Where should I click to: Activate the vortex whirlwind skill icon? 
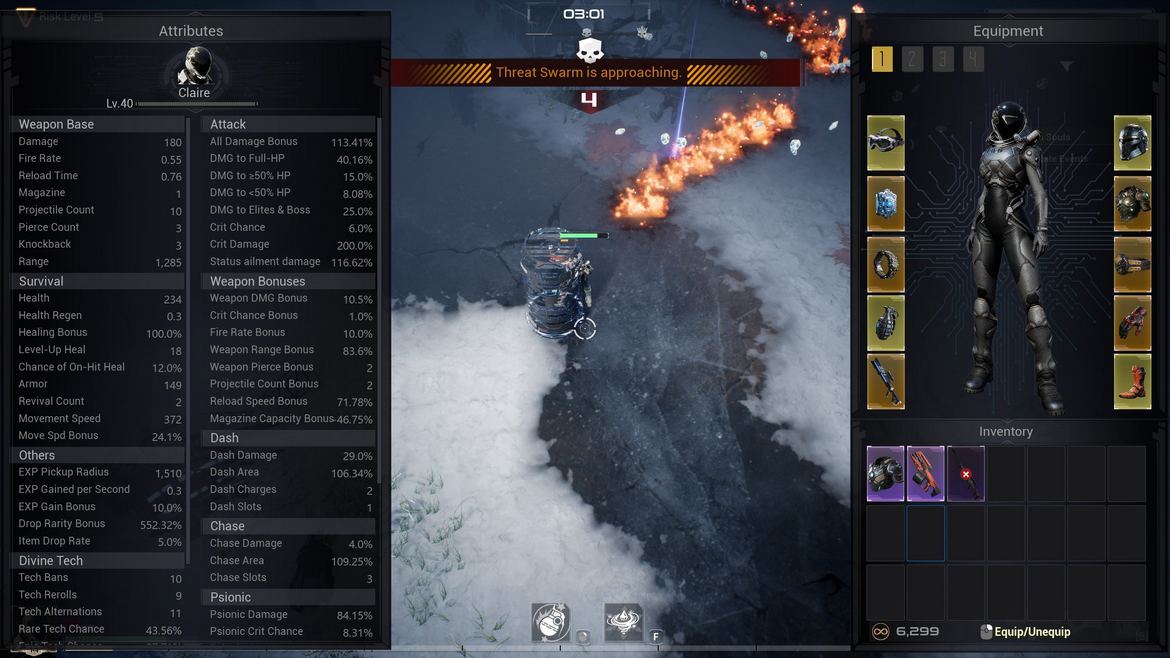tap(623, 622)
